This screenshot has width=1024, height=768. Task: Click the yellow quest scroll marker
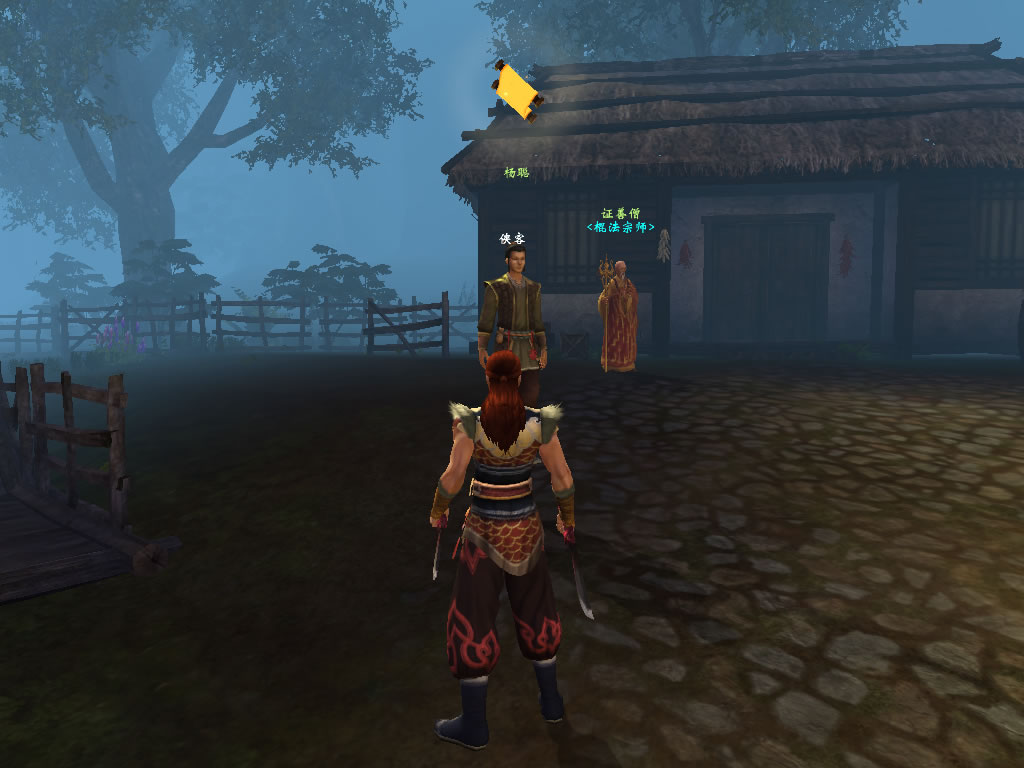[517, 92]
